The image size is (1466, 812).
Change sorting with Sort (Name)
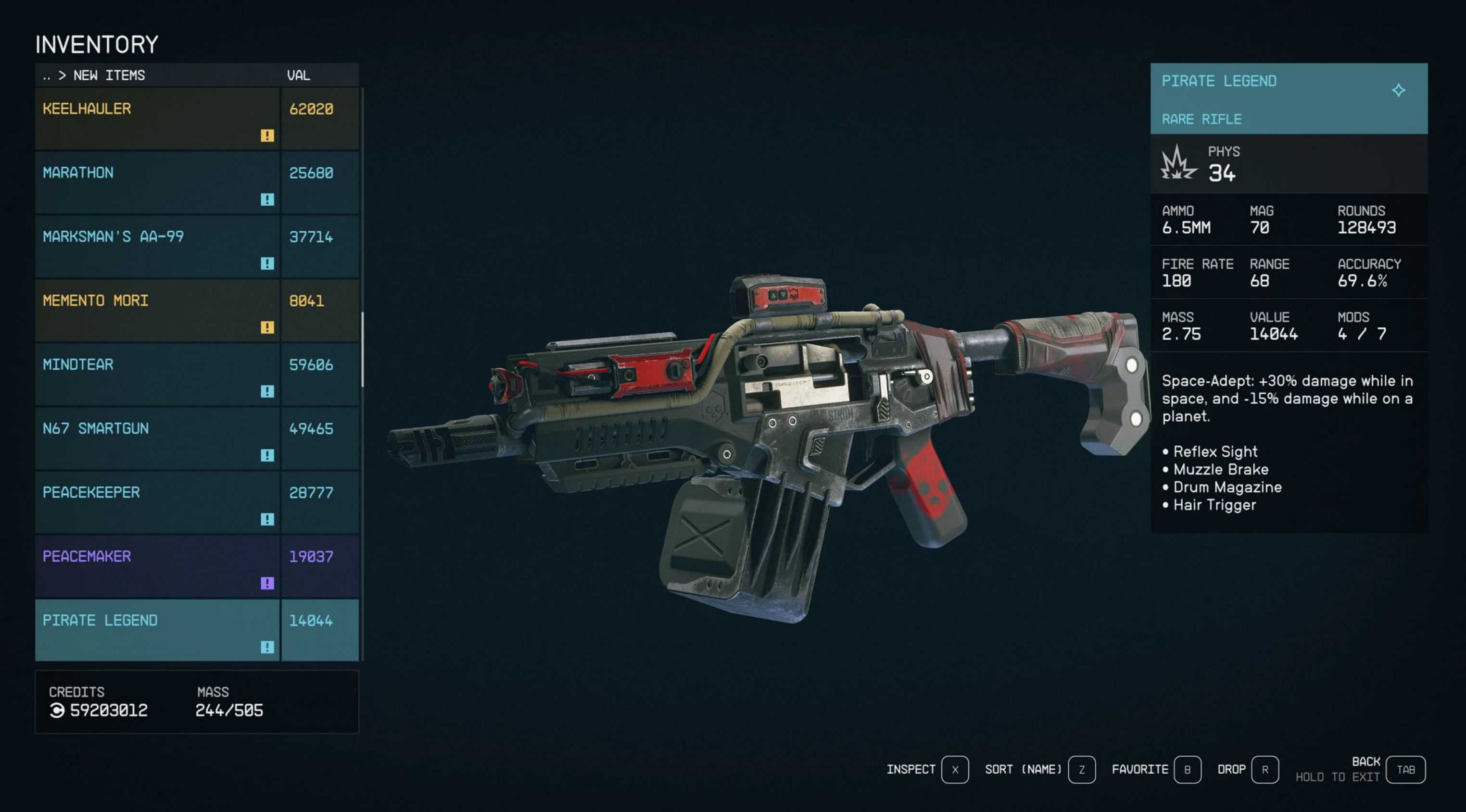coord(1081,769)
